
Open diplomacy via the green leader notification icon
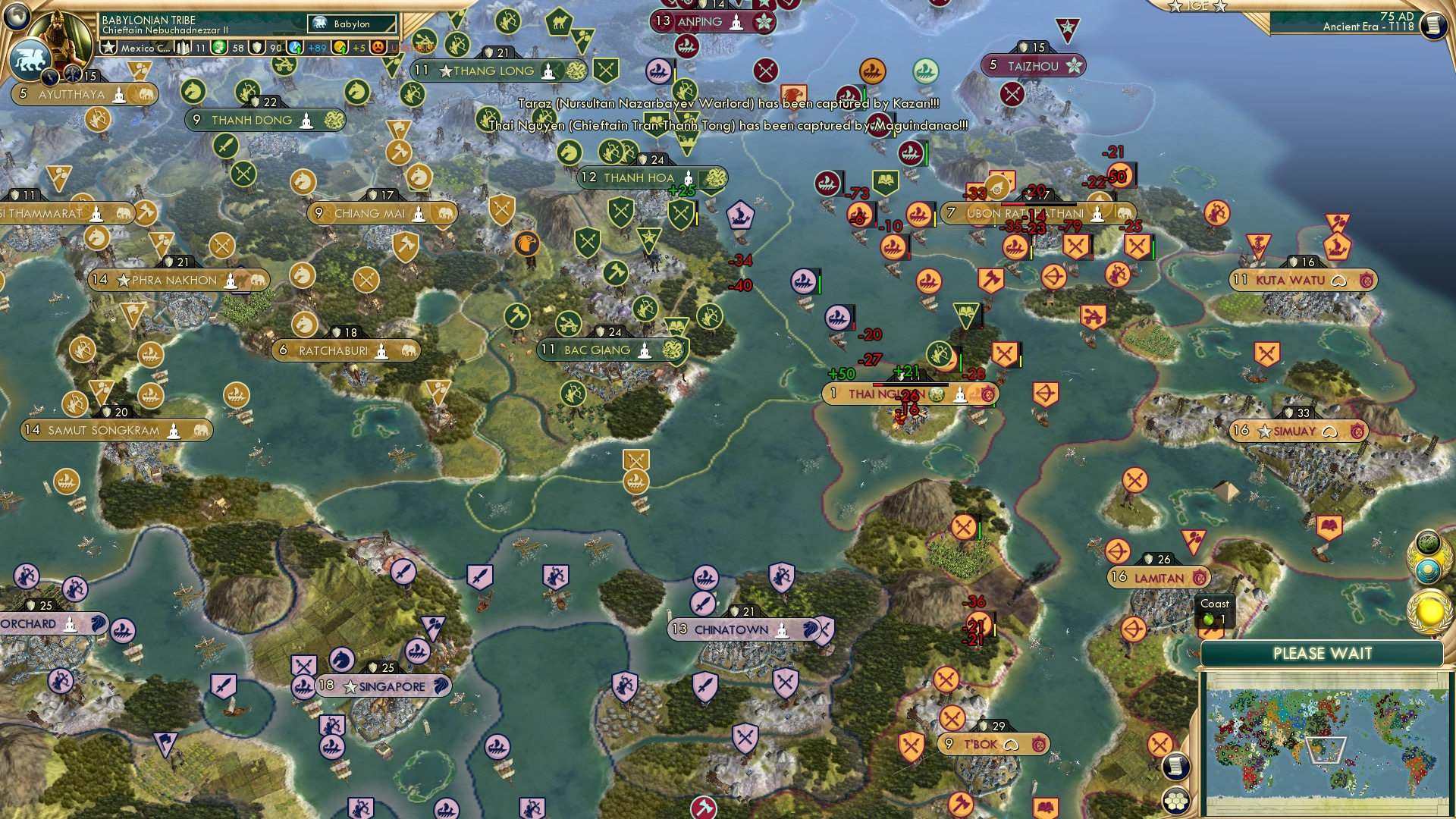point(1428,543)
